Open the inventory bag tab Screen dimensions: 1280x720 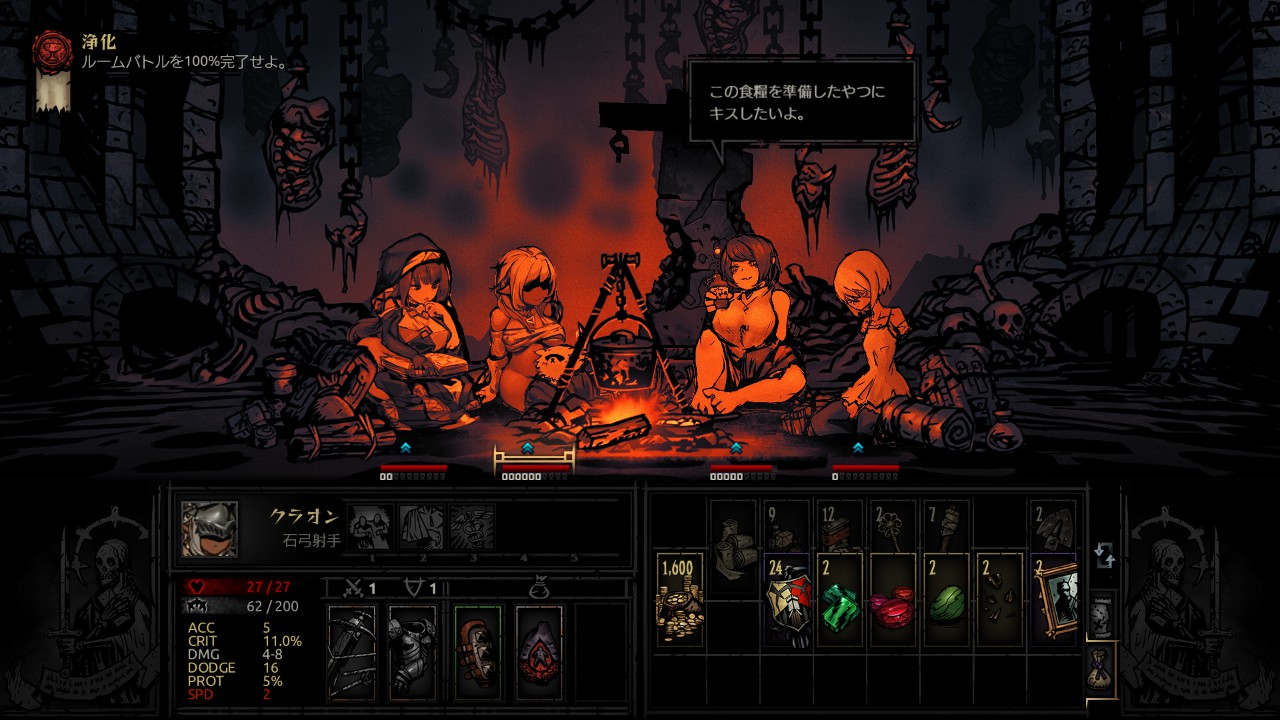1100,664
